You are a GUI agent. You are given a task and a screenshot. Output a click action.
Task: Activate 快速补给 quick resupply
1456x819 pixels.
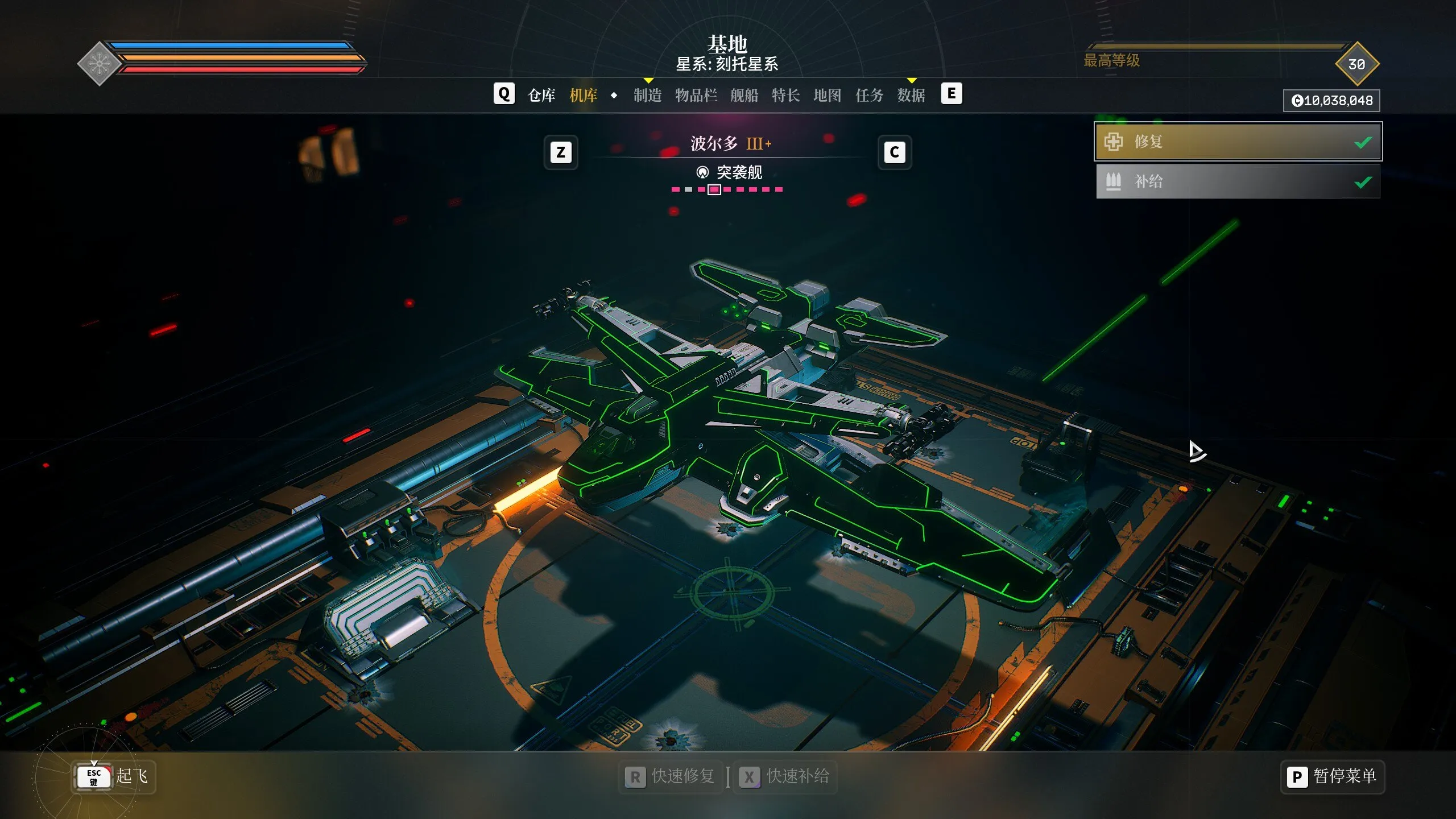(785, 776)
